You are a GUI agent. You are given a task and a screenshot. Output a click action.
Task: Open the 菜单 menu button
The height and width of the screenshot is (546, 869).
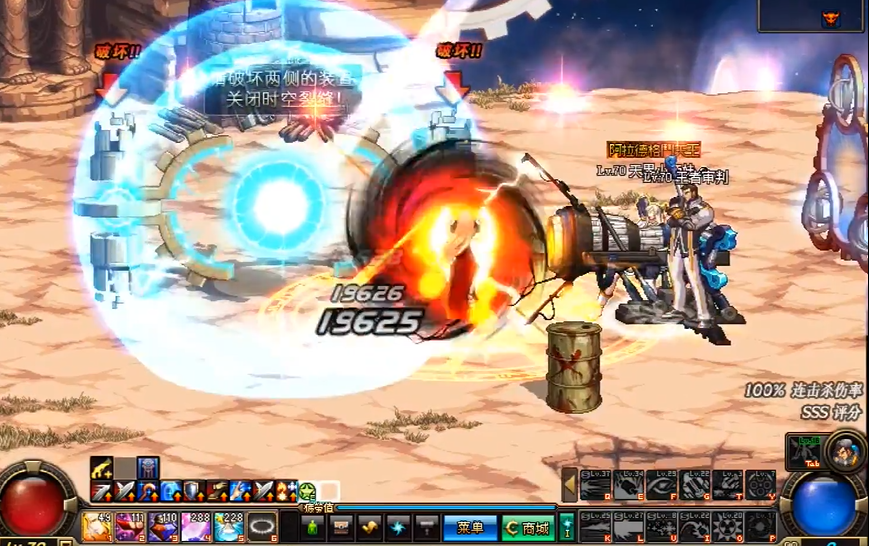[x=470, y=527]
